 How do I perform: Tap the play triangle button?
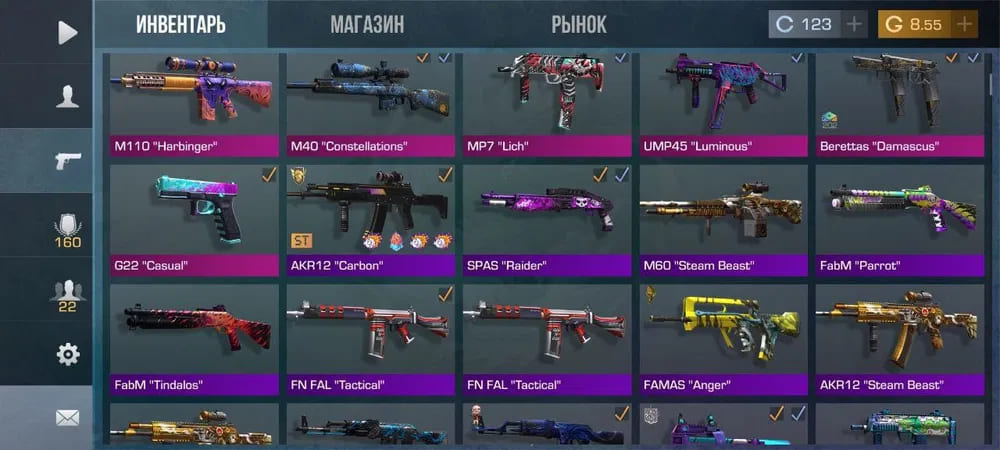tap(67, 32)
